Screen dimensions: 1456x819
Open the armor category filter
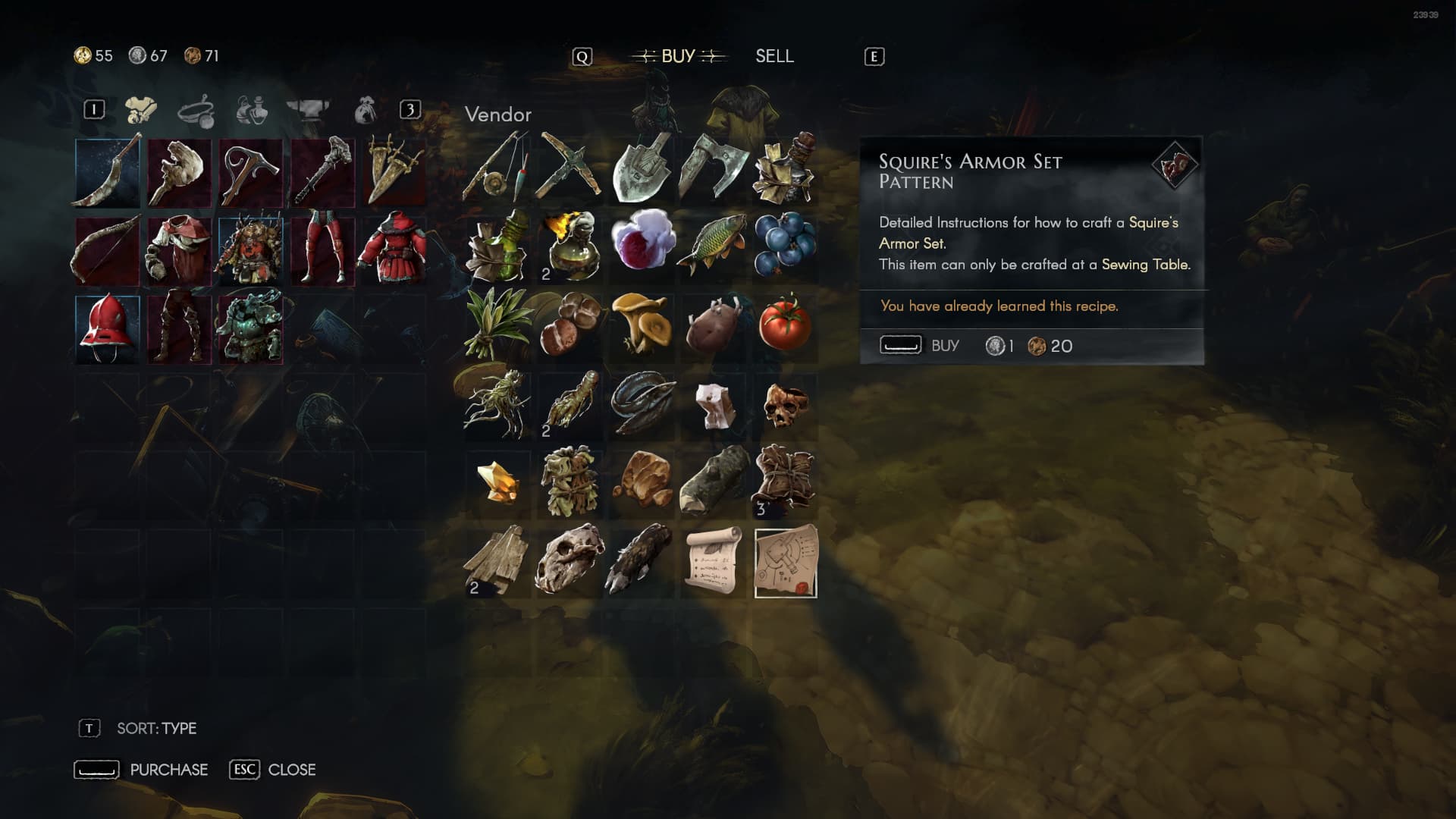(141, 111)
